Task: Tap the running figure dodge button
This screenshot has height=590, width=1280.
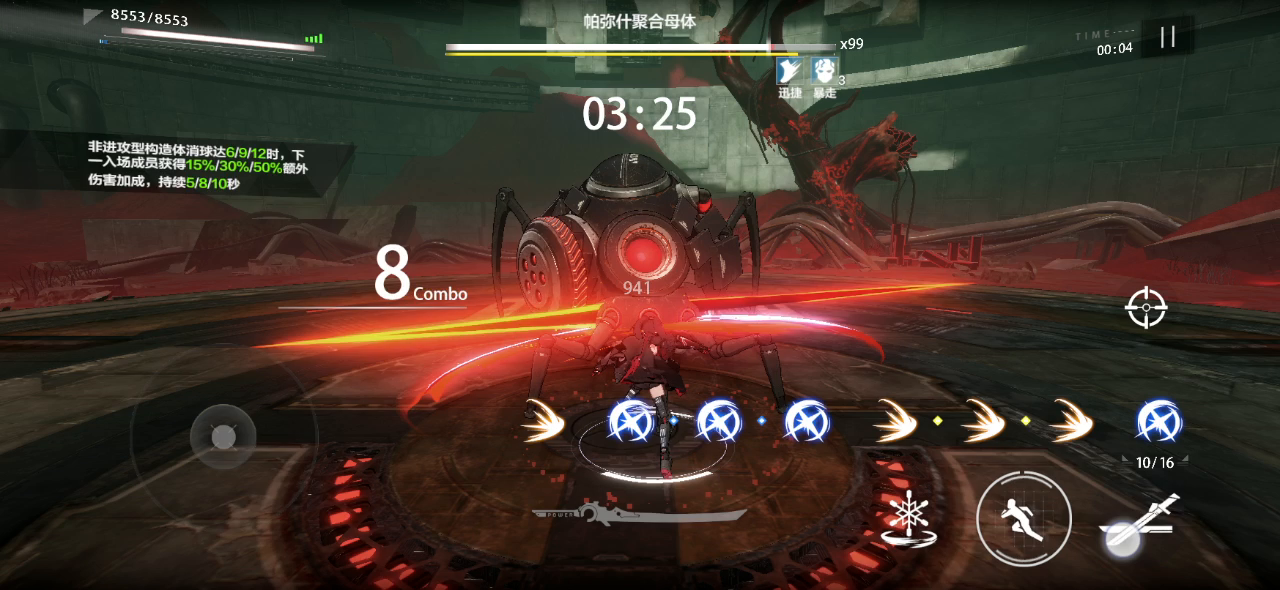Action: click(1024, 518)
